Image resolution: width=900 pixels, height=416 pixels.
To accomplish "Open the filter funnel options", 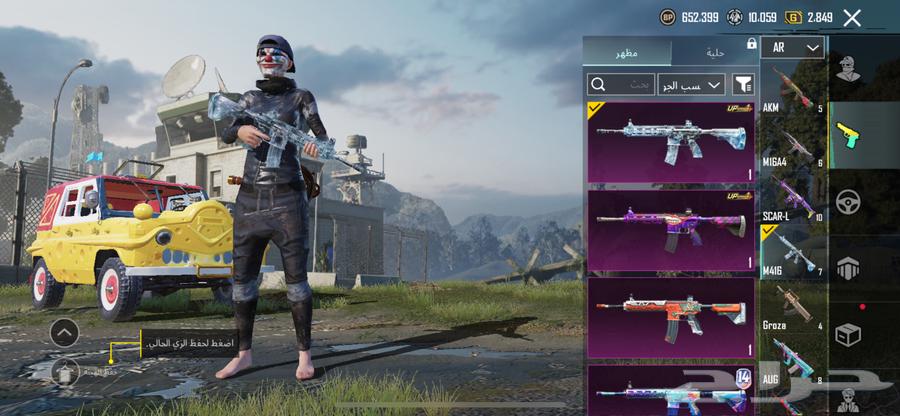I will pyautogui.click(x=744, y=85).
